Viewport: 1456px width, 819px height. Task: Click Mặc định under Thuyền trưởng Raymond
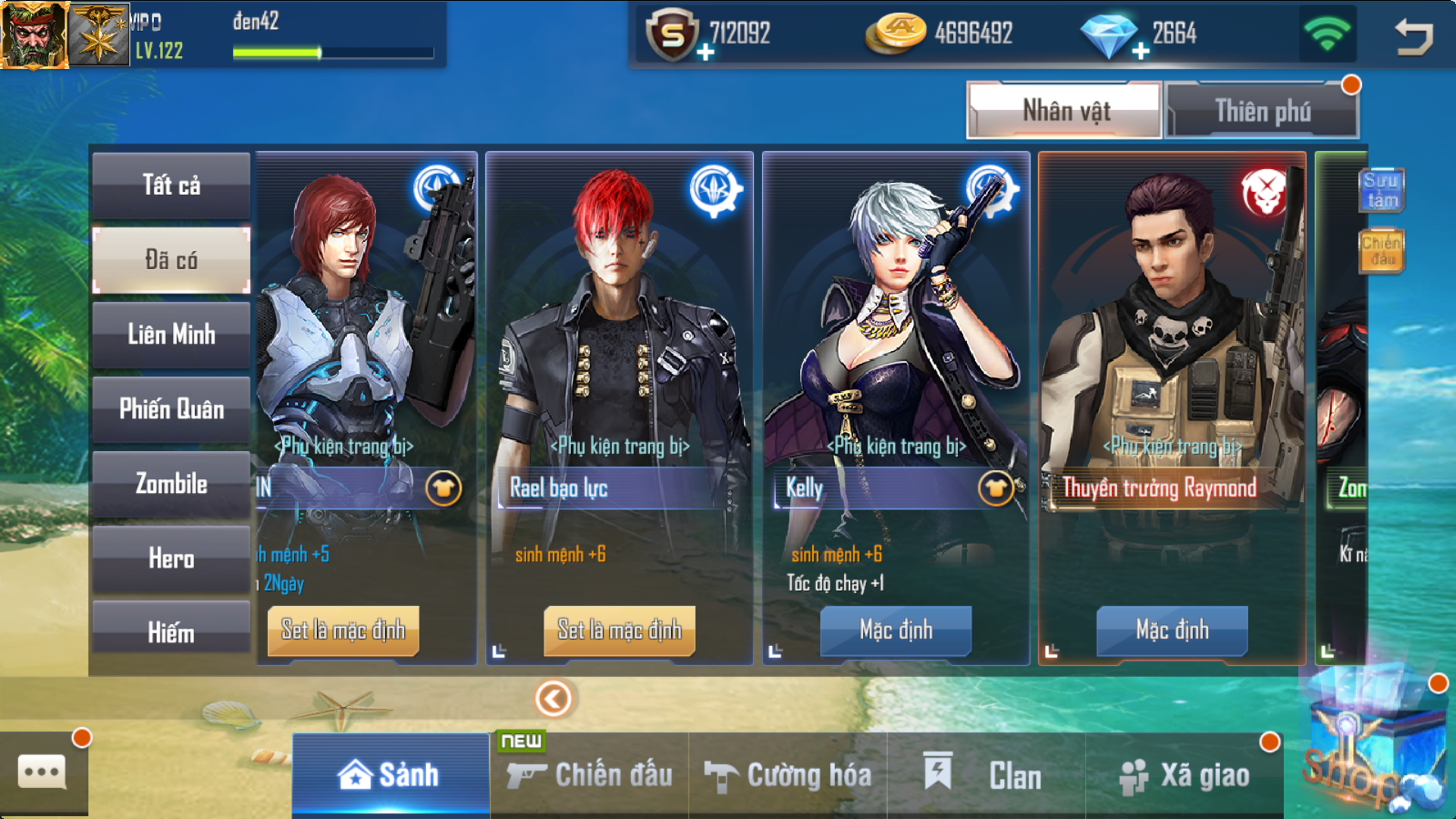1172,630
